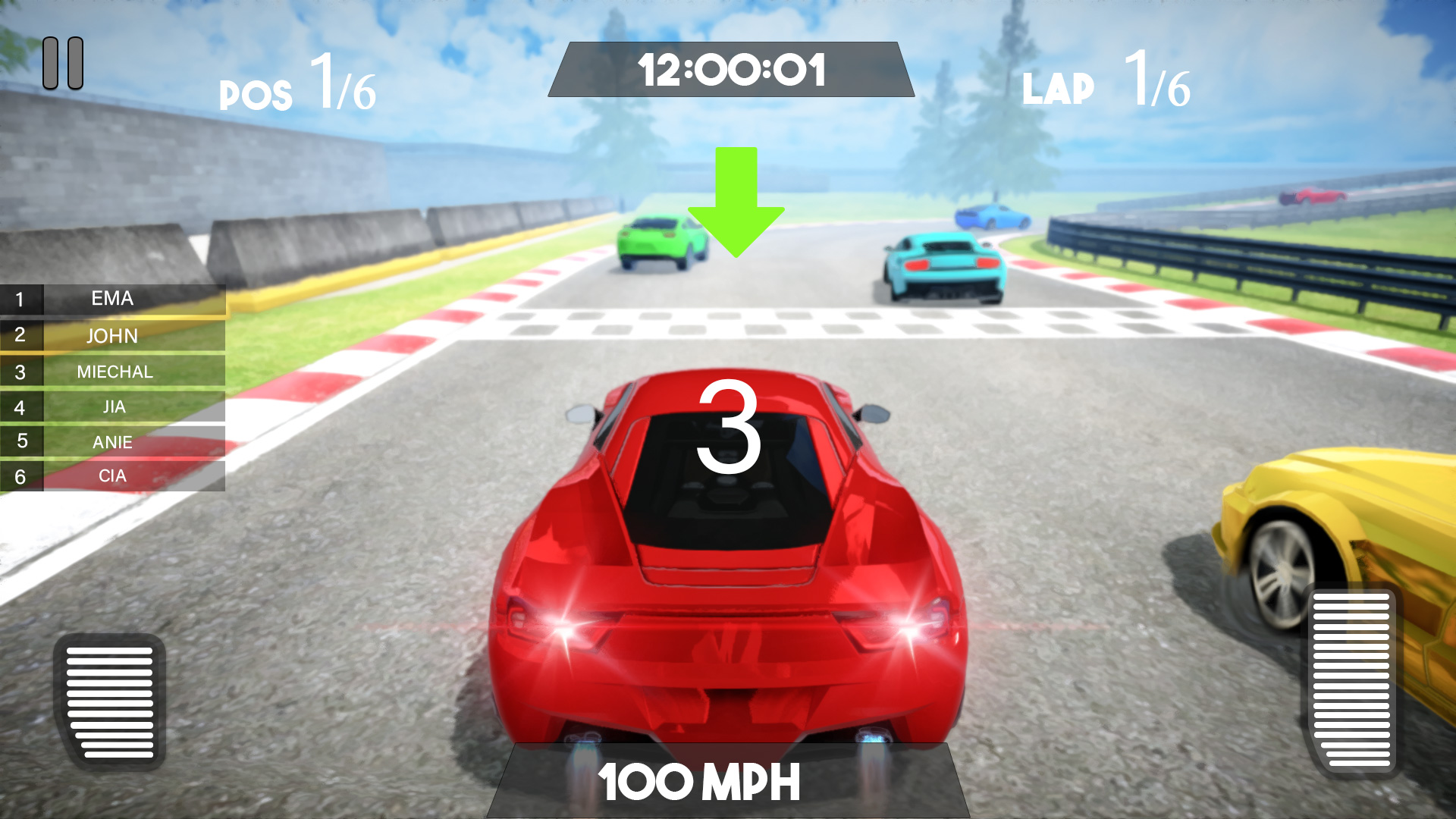Click the green car ahead on track
The image size is (1456, 819).
[x=658, y=243]
